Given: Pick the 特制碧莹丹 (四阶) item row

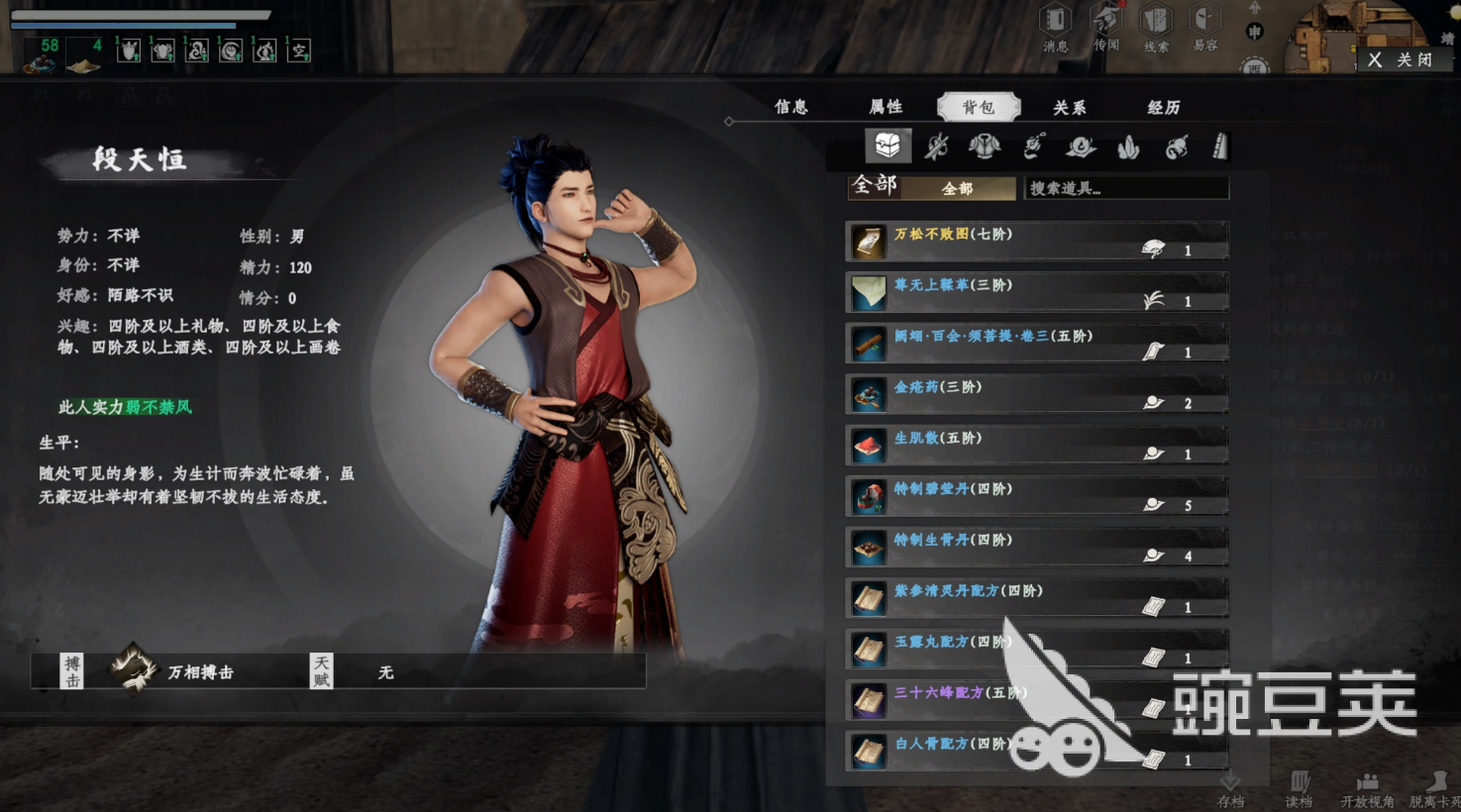Looking at the screenshot, I should pyautogui.click(x=1036, y=496).
